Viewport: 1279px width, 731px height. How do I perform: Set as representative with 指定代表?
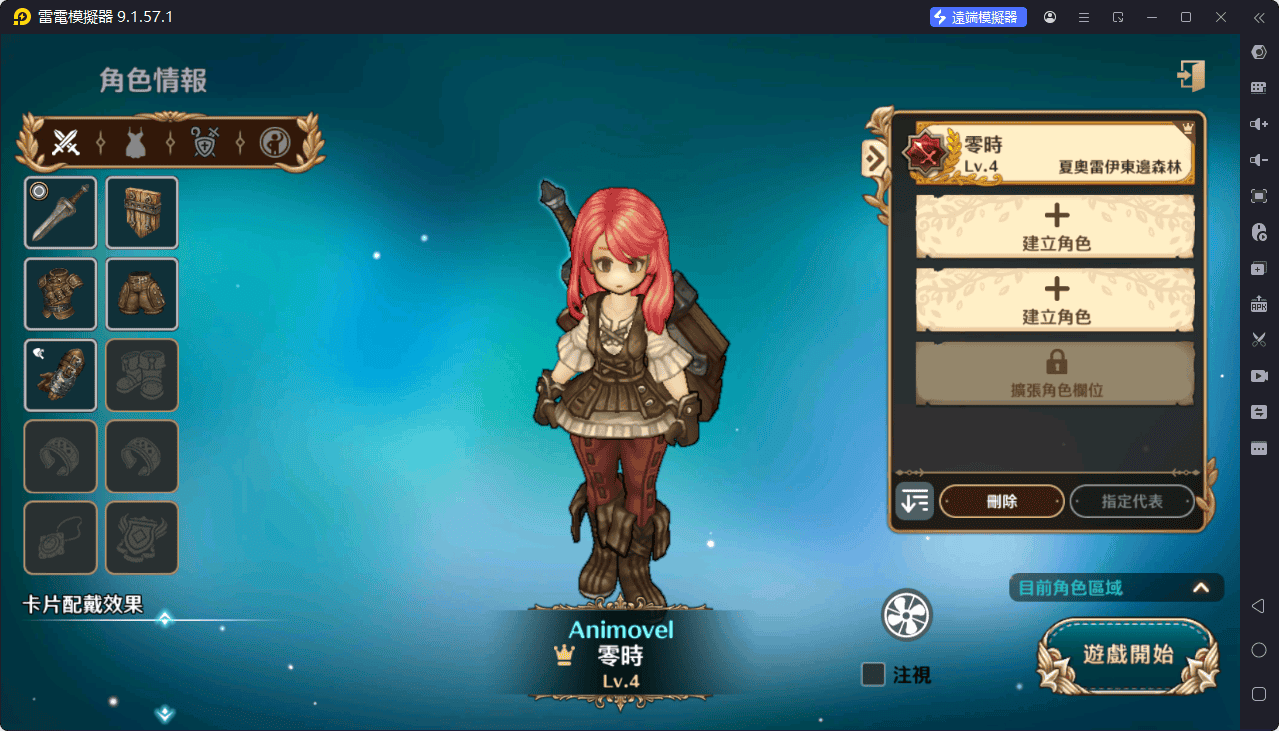point(1132,501)
